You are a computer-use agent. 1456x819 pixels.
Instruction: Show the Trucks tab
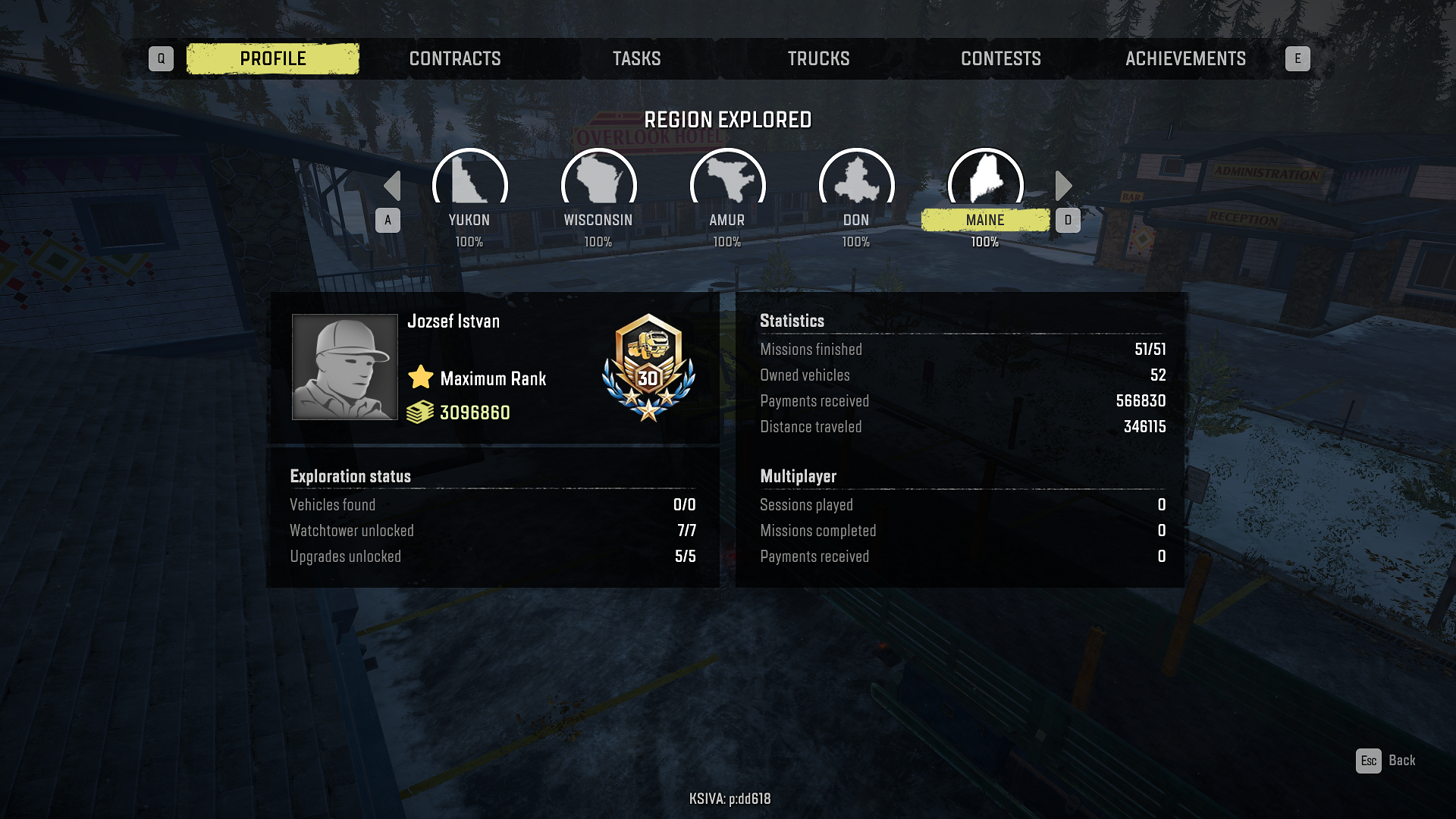coord(818,58)
